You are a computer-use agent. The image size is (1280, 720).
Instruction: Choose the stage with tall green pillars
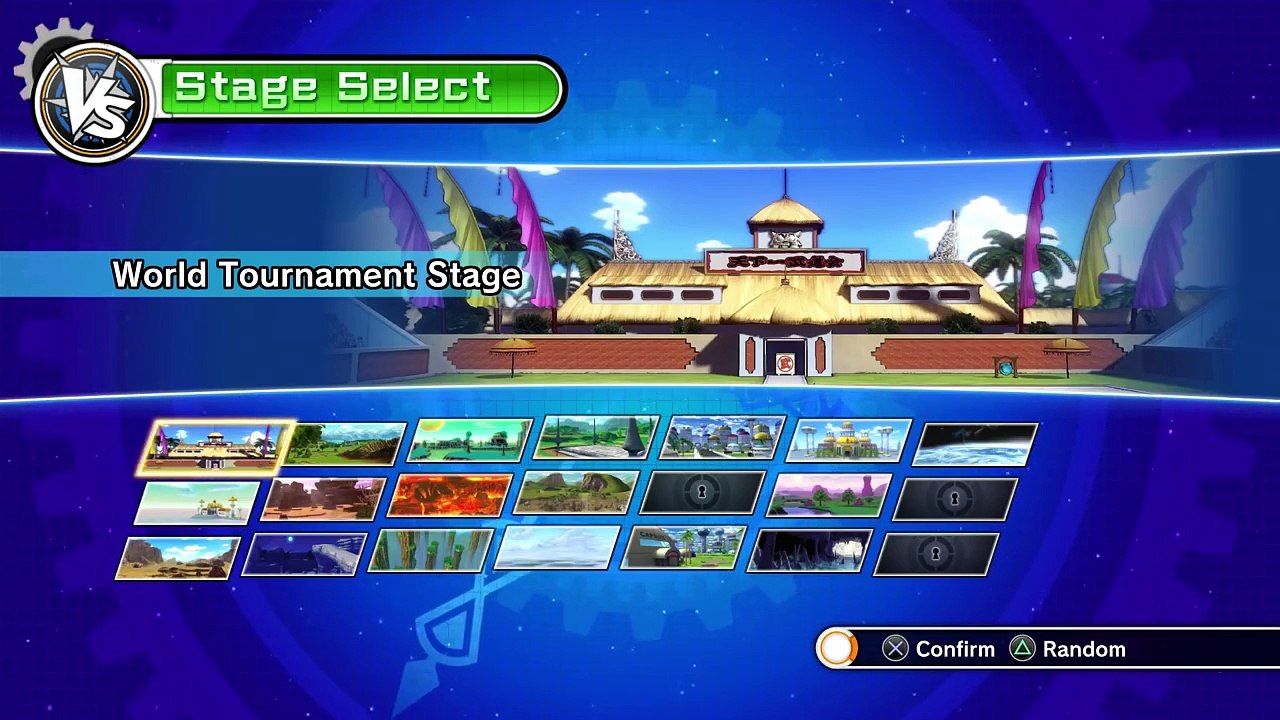431,551
